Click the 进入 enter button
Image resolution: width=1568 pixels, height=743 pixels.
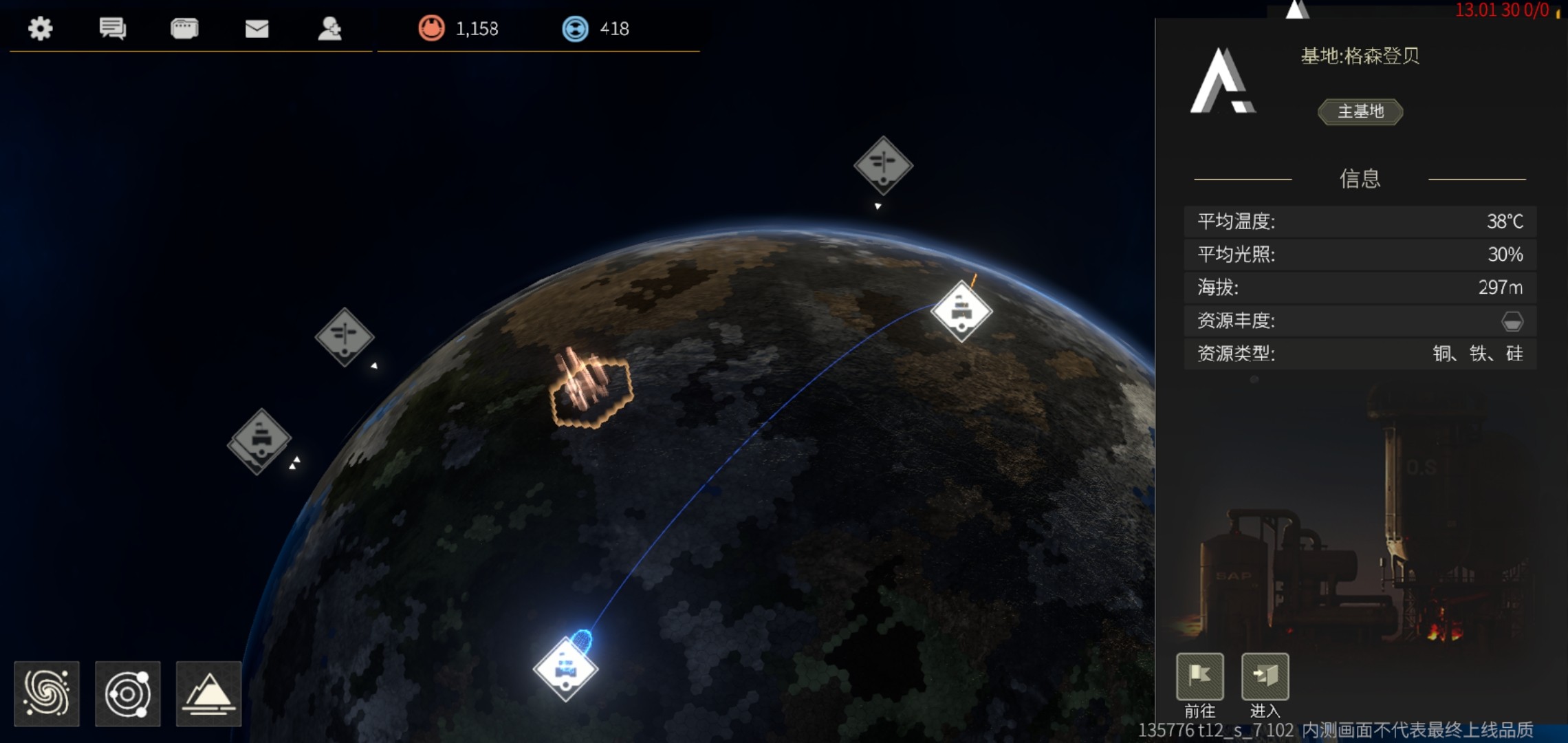tap(1265, 676)
